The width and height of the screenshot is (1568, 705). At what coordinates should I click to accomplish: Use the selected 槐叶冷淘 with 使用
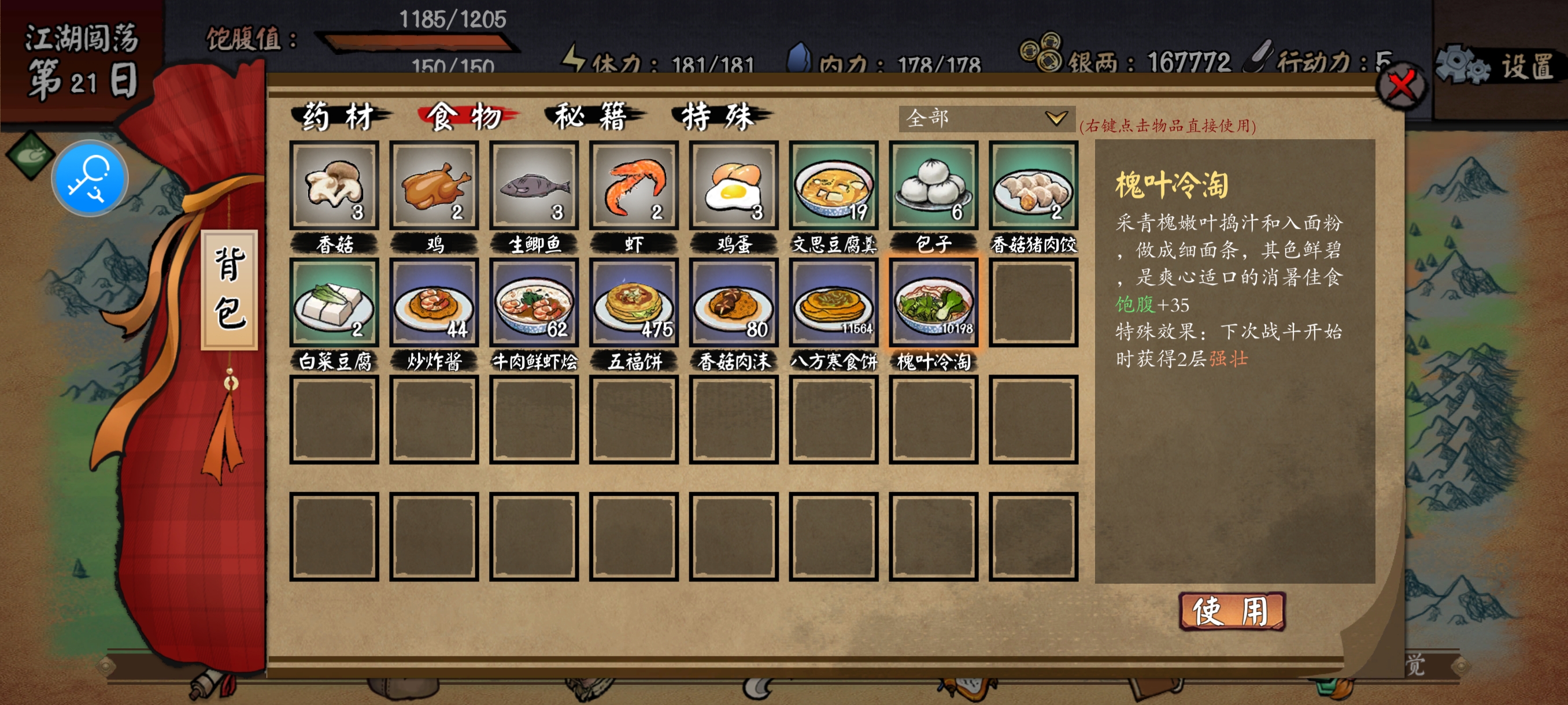[1232, 611]
